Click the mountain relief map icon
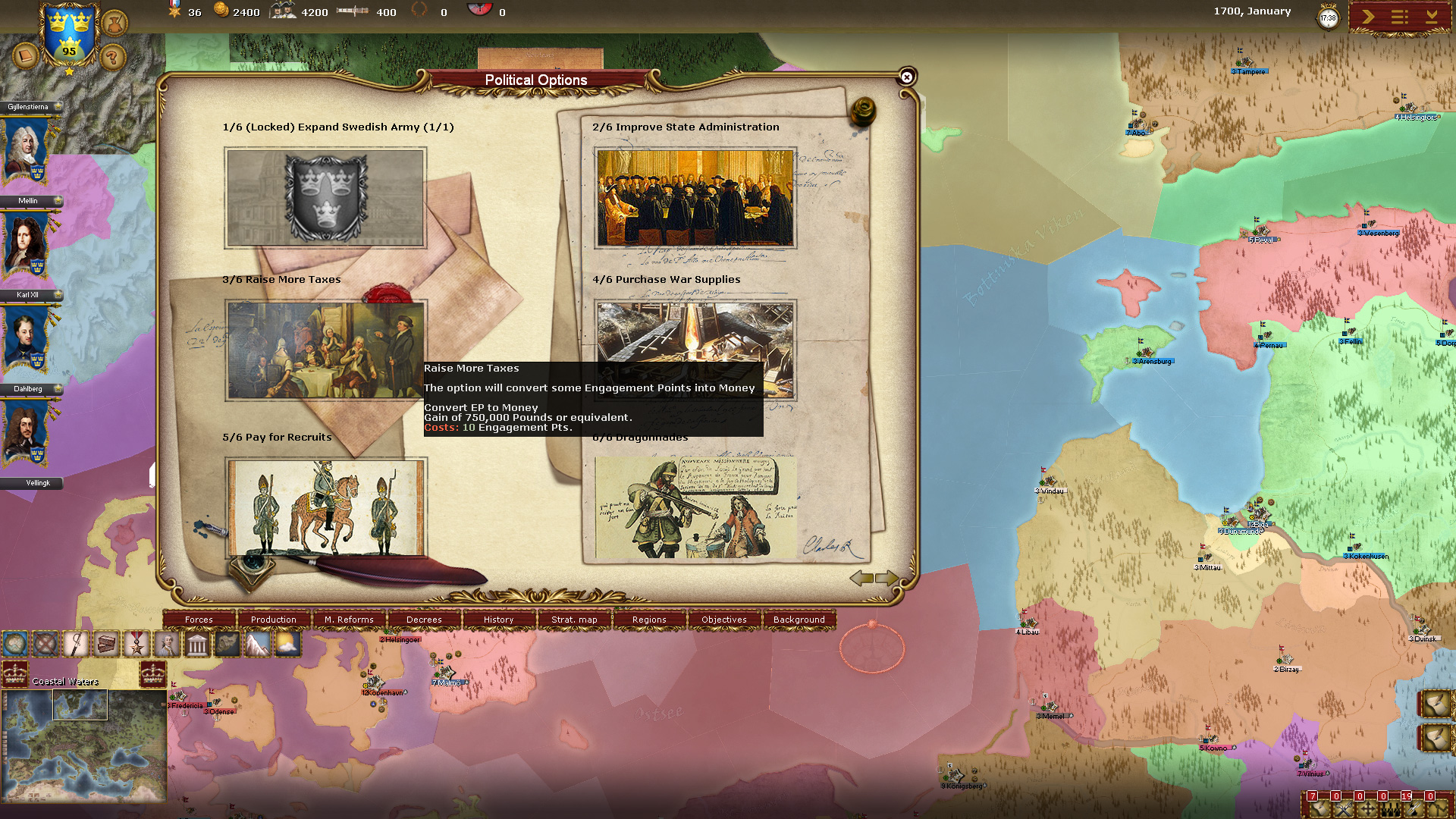The height and width of the screenshot is (819, 1456). pyautogui.click(x=256, y=645)
